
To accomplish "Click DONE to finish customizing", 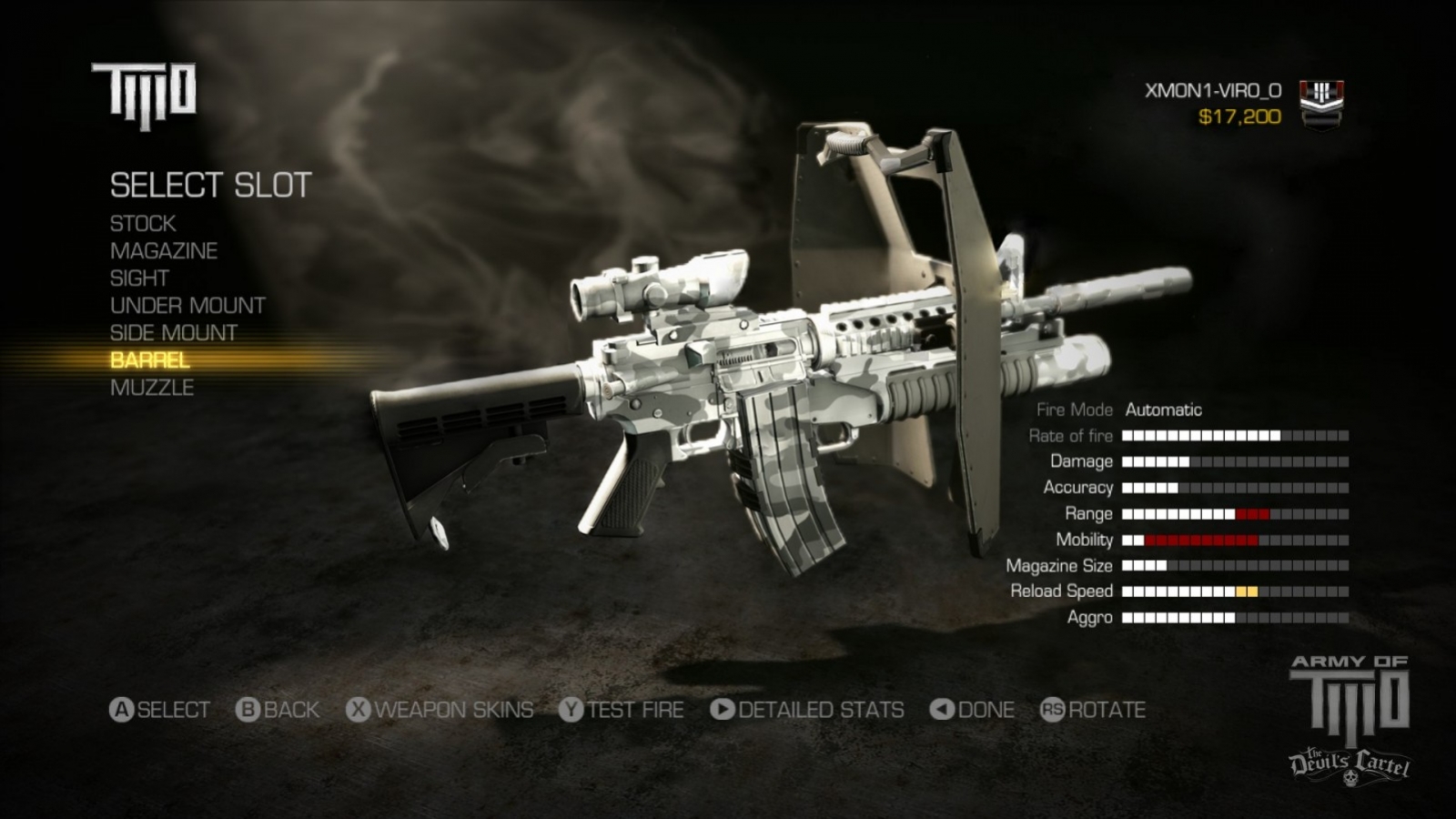I will (986, 711).
